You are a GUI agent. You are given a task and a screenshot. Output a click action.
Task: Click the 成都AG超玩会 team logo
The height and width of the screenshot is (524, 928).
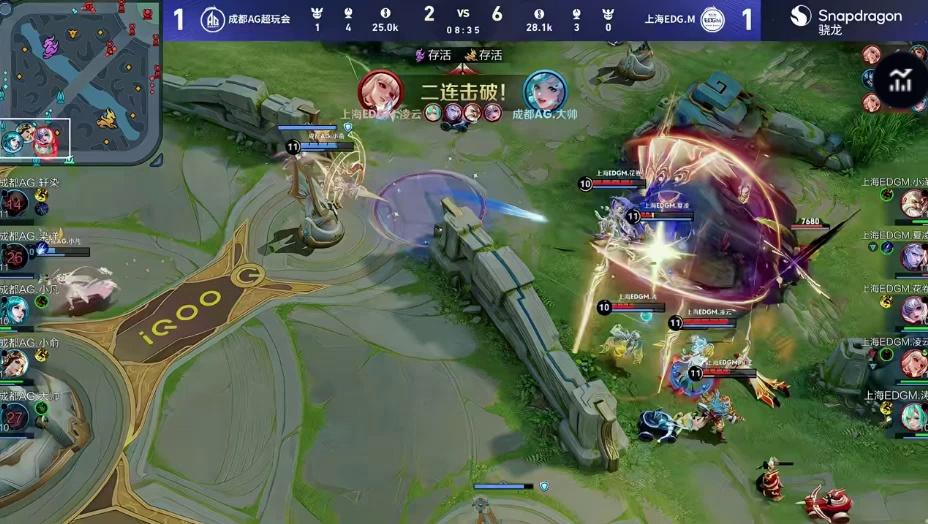tap(213, 20)
